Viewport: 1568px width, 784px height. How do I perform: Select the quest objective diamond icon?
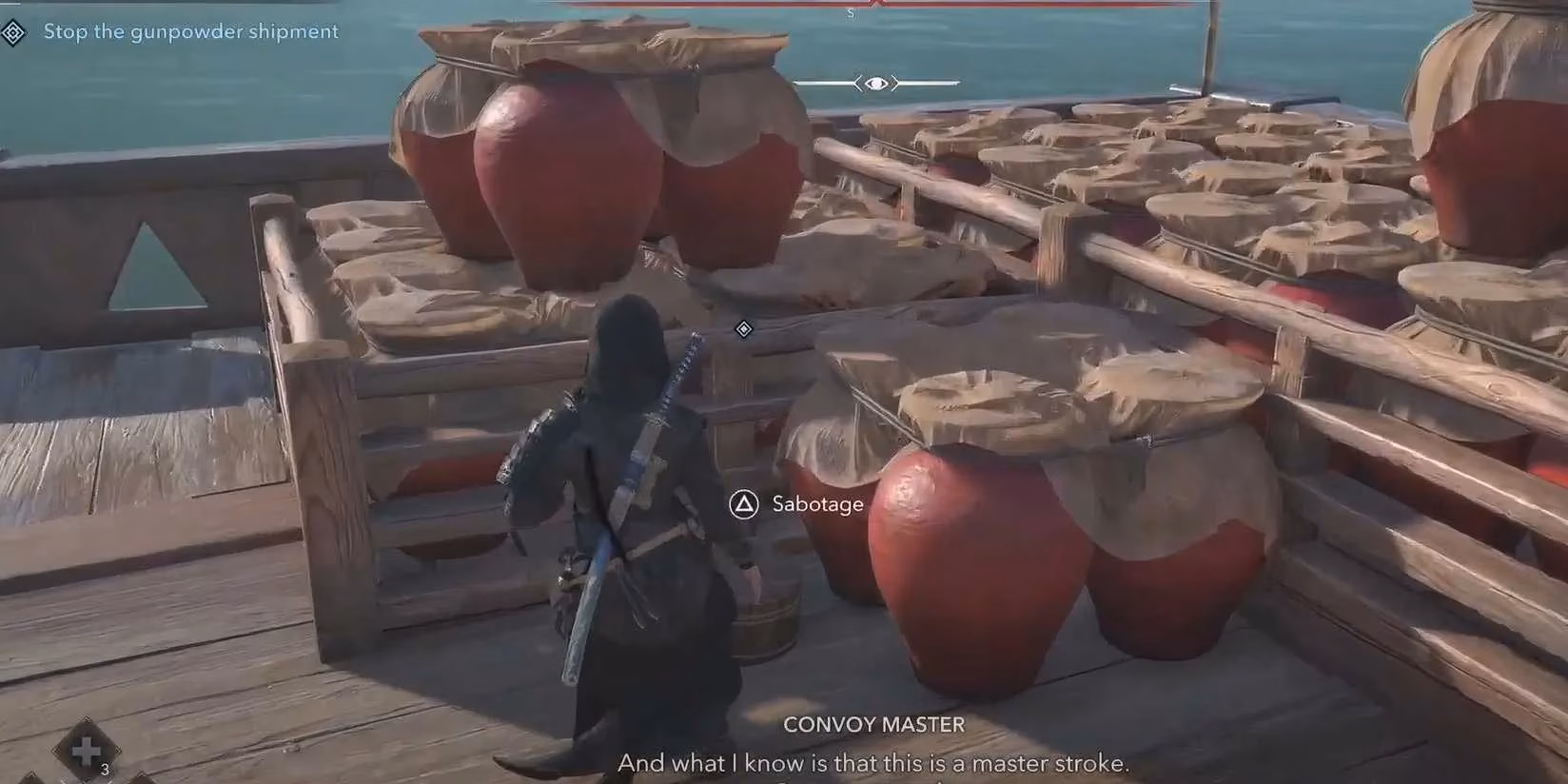point(13,31)
